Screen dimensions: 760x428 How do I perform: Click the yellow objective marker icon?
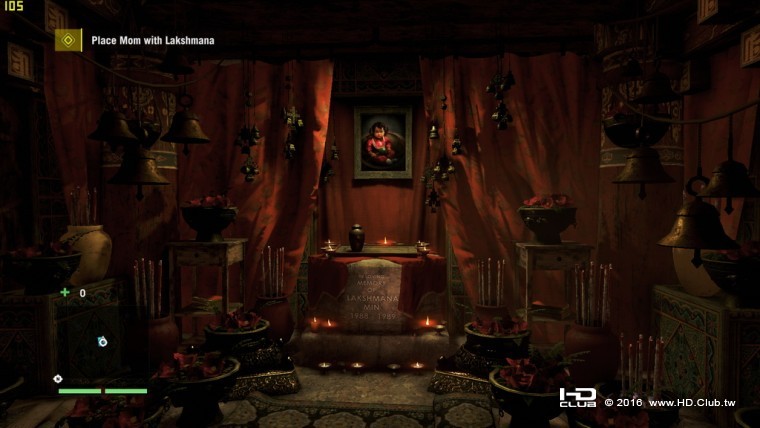coord(68,40)
